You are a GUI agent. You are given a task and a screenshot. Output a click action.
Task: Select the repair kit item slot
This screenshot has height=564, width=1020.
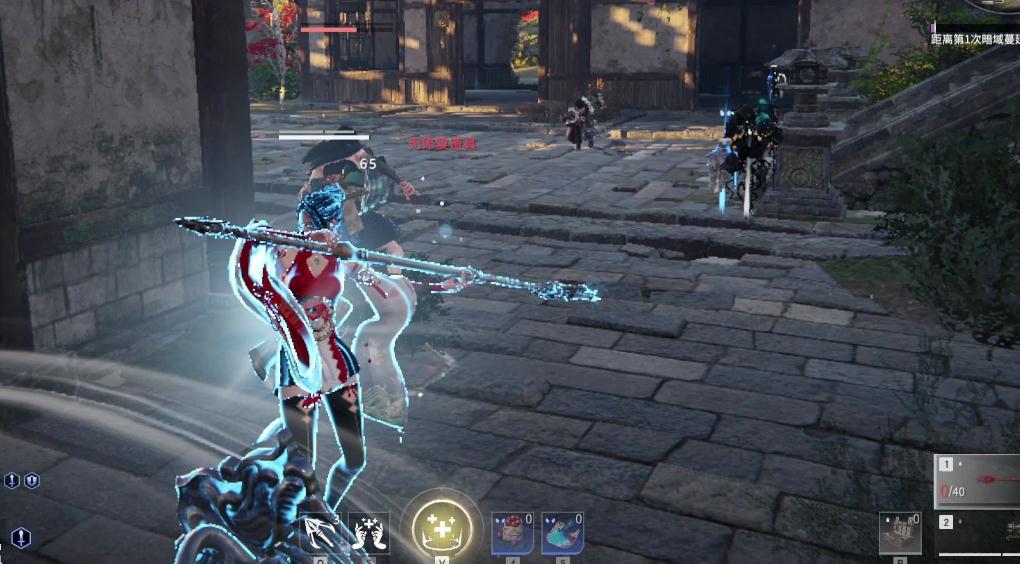[x=899, y=533]
